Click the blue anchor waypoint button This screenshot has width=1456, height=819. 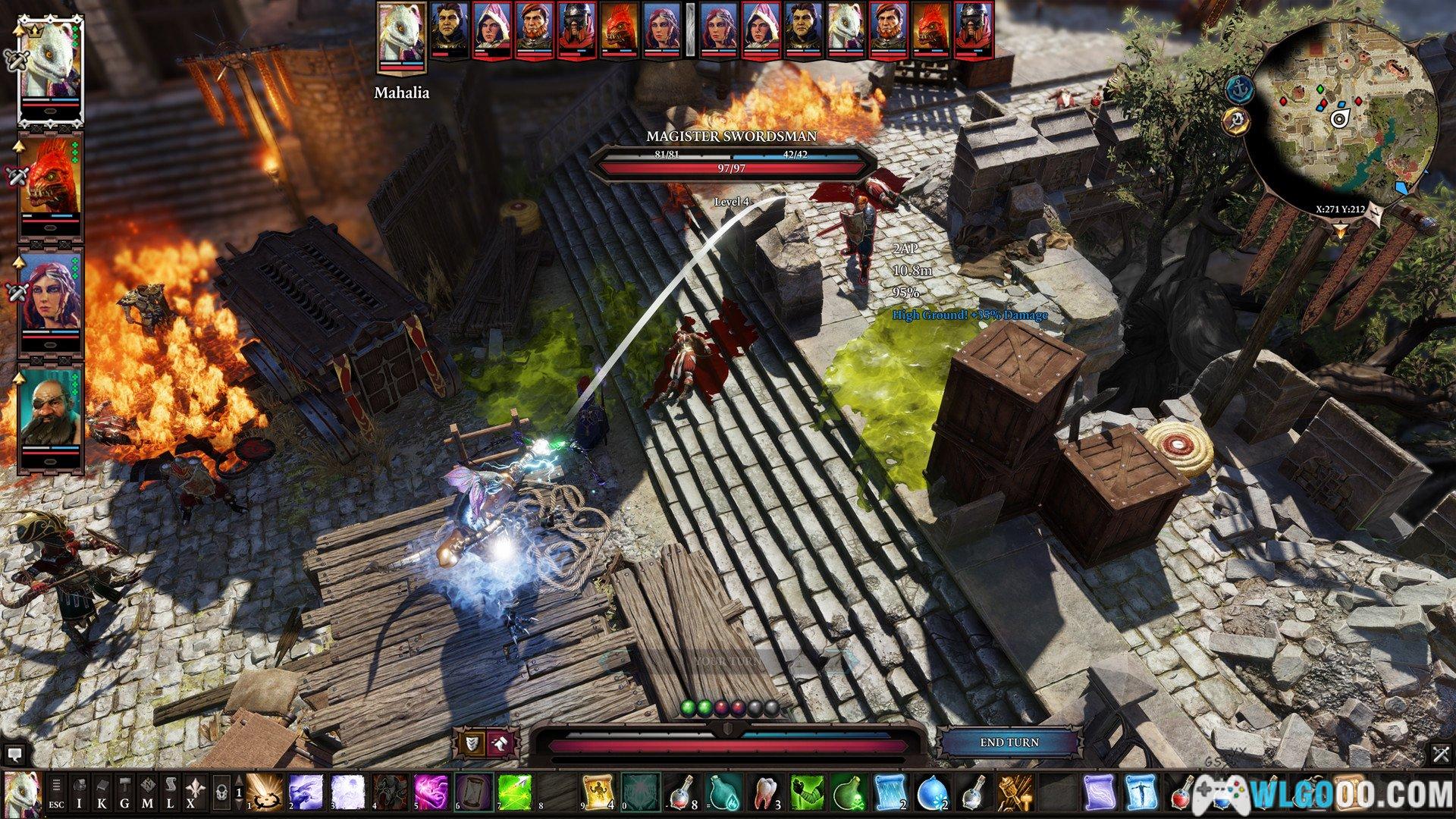(1238, 89)
